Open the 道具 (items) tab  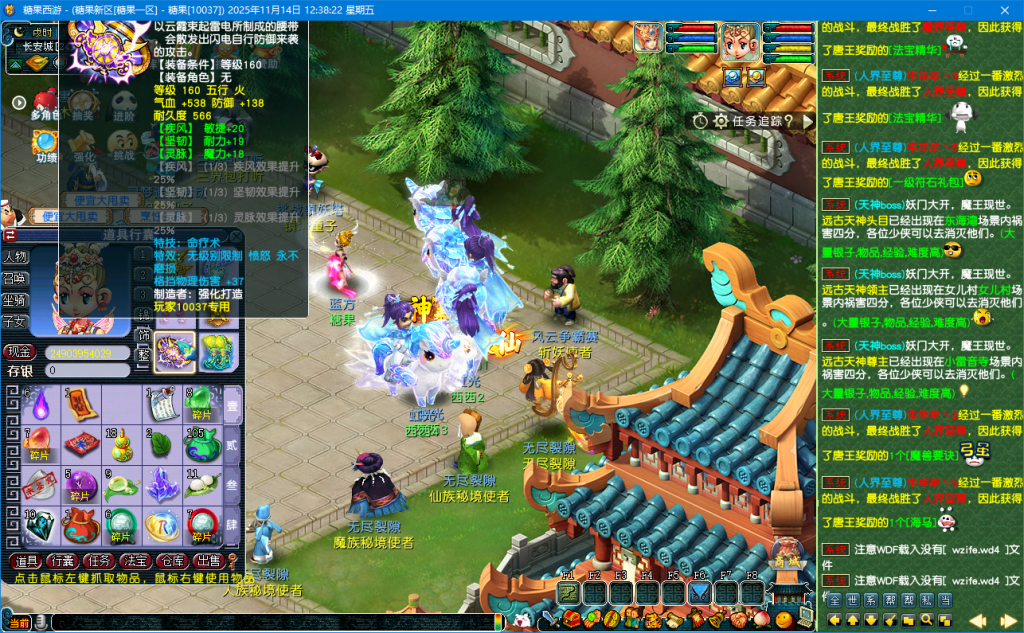[27, 561]
